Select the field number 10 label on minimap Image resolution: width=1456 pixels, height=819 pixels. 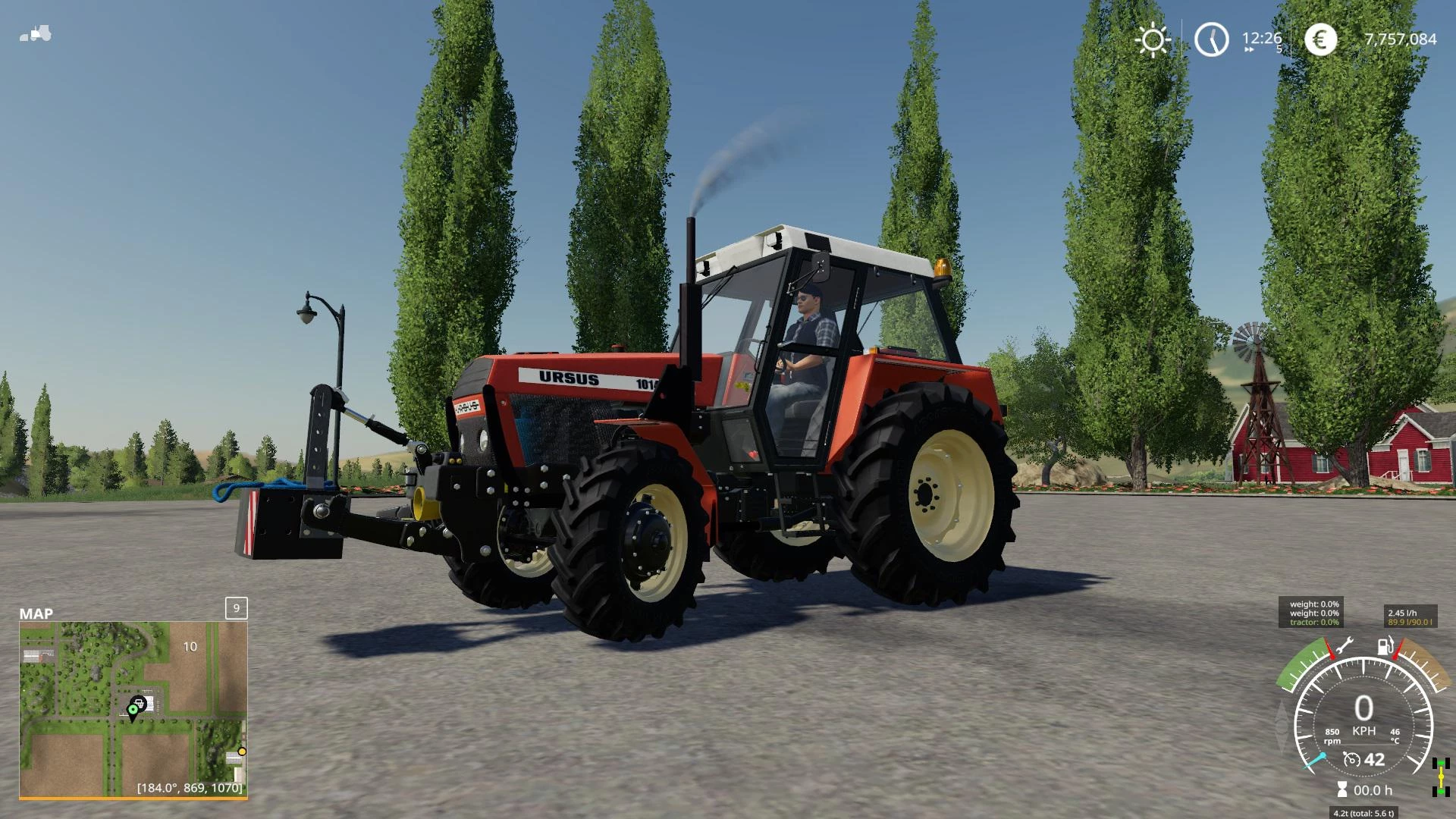[x=190, y=646]
